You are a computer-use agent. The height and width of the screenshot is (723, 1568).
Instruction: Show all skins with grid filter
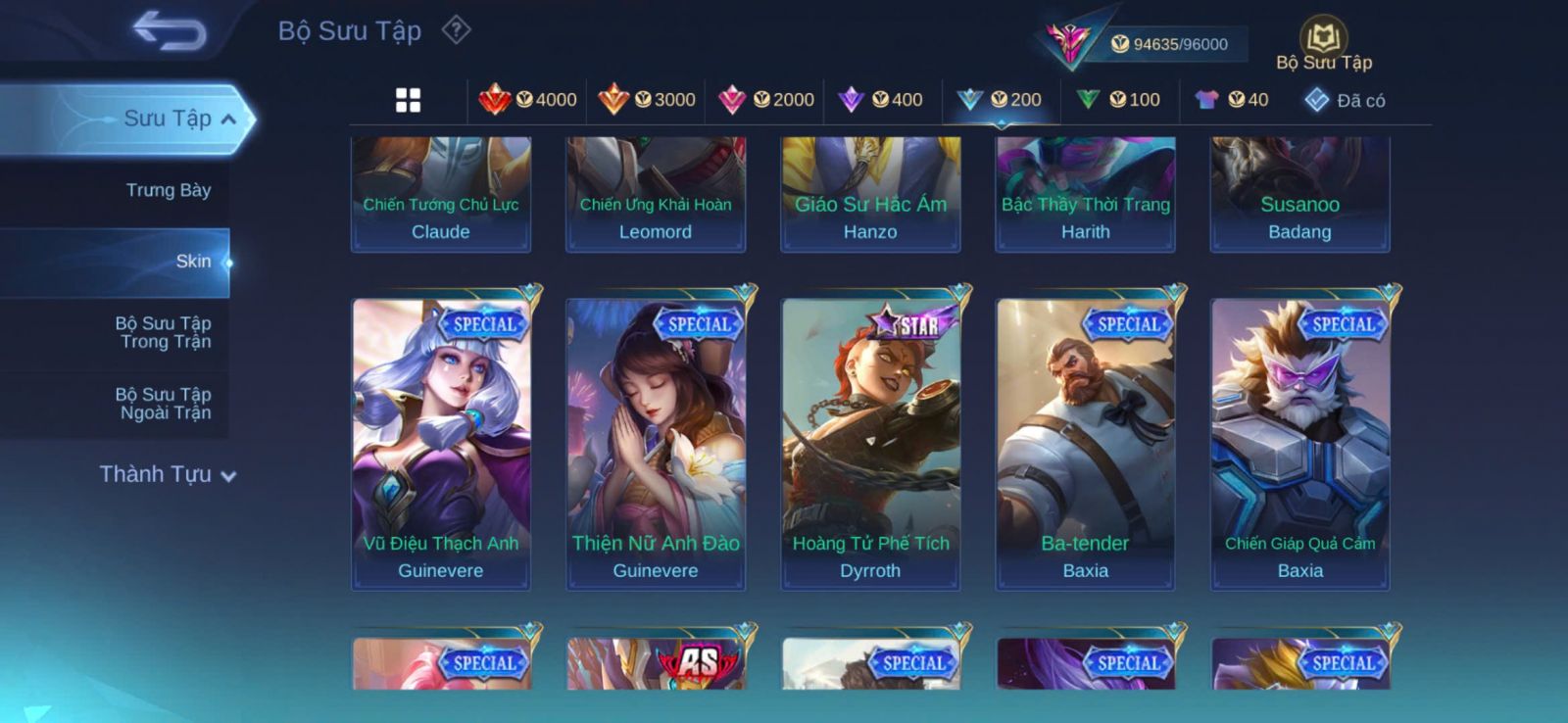pyautogui.click(x=408, y=100)
